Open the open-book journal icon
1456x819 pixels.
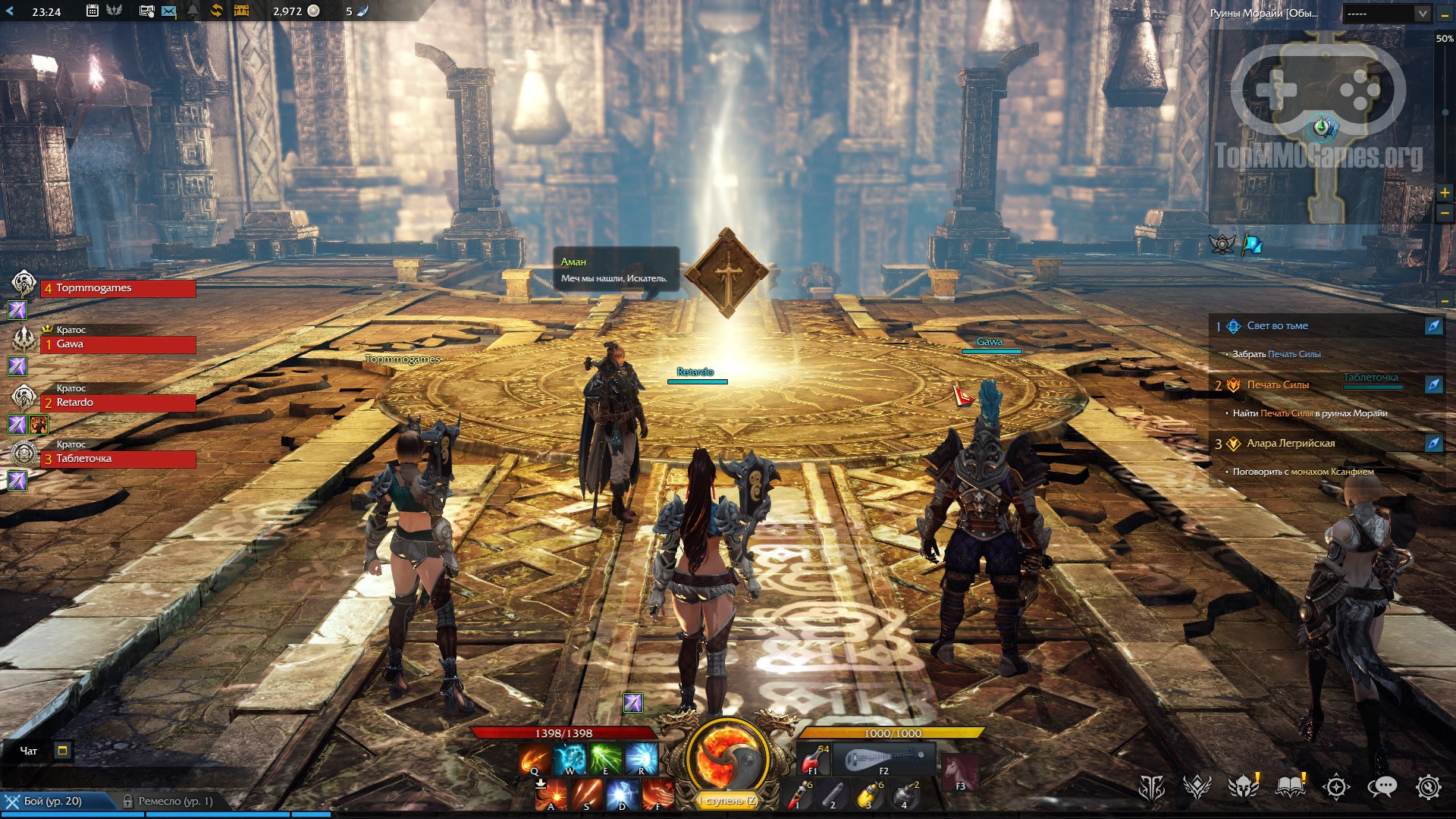pyautogui.click(x=1291, y=787)
